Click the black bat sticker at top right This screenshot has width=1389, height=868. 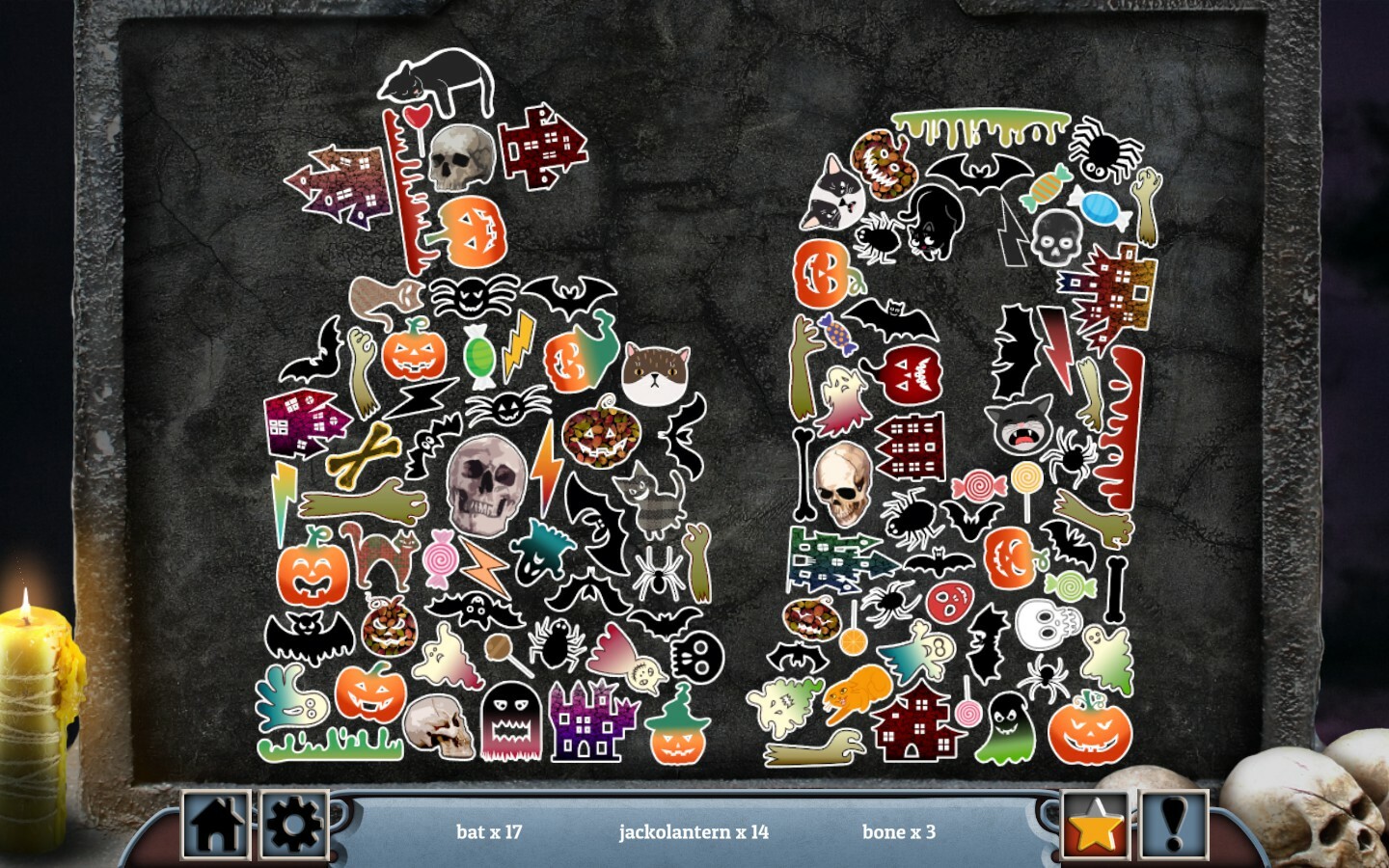pyautogui.click(x=977, y=176)
